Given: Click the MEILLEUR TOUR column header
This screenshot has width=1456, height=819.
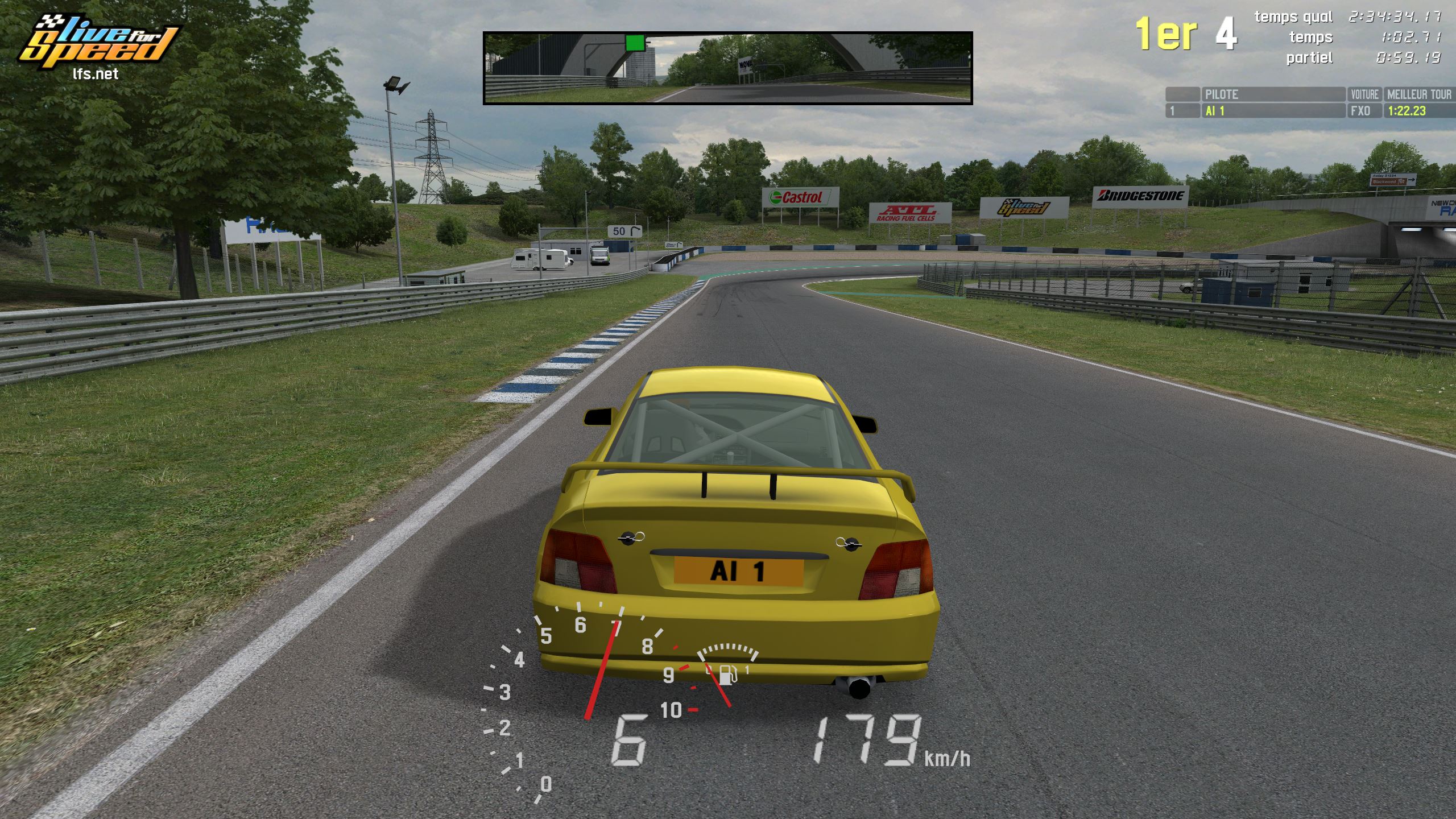Looking at the screenshot, I should (1418, 94).
